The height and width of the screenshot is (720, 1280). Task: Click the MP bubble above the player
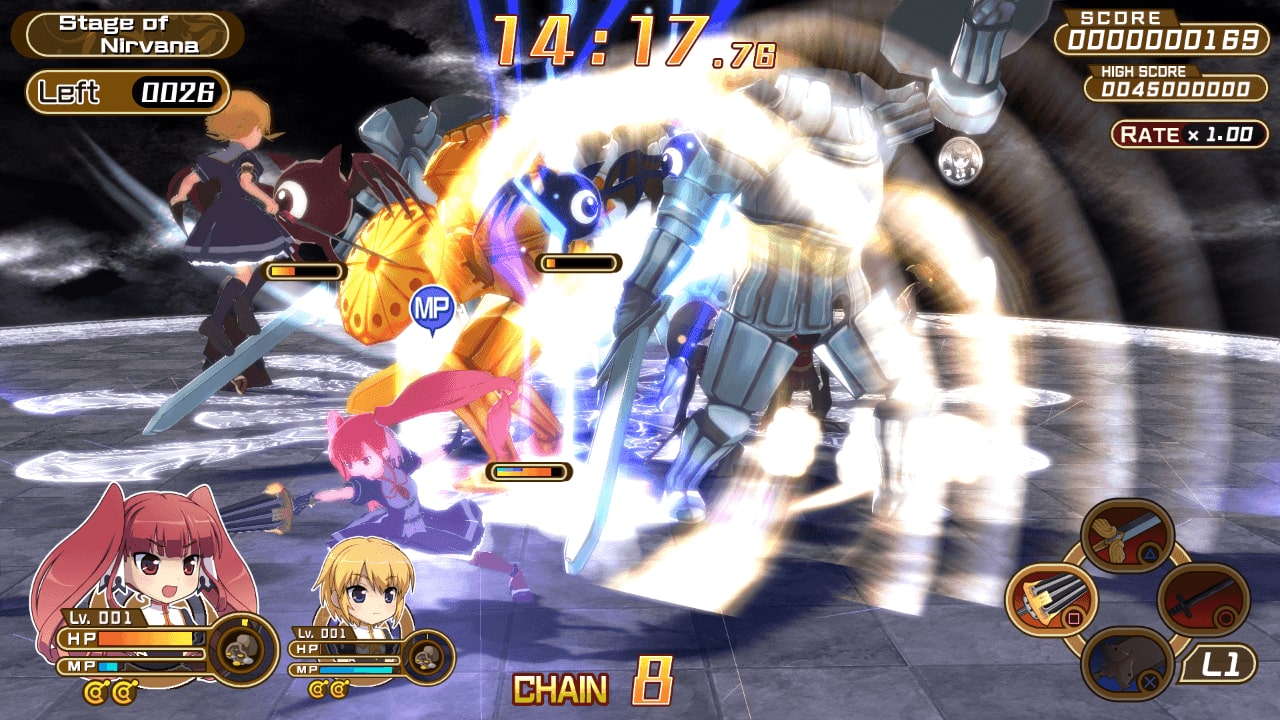click(434, 305)
